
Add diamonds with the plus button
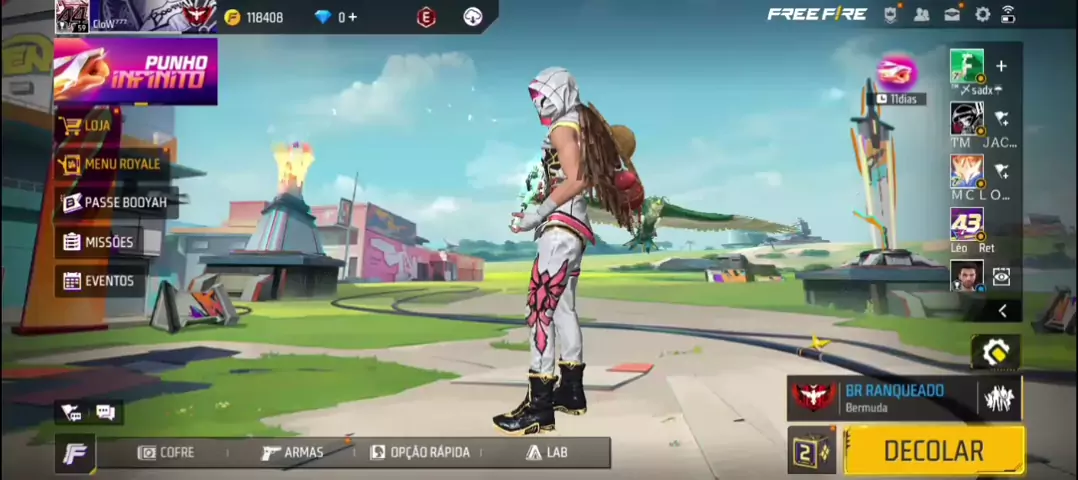tap(353, 17)
